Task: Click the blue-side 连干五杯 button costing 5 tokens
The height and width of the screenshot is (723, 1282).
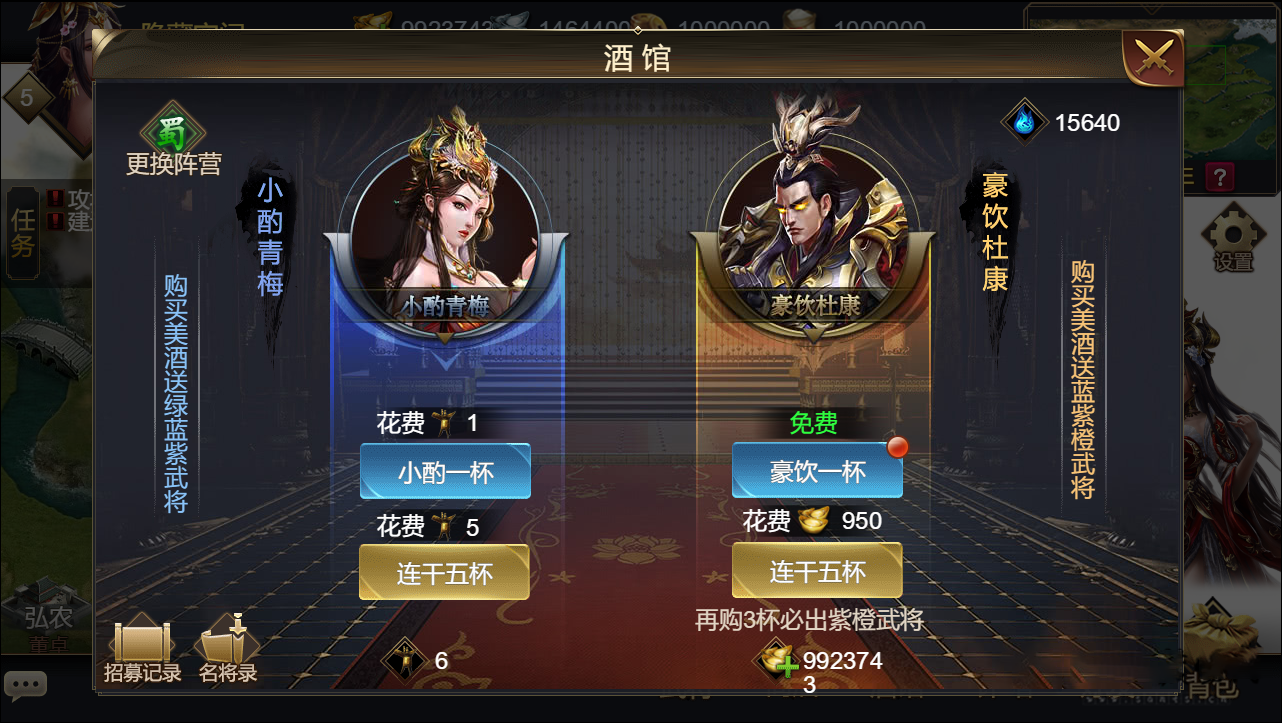Action: [444, 572]
